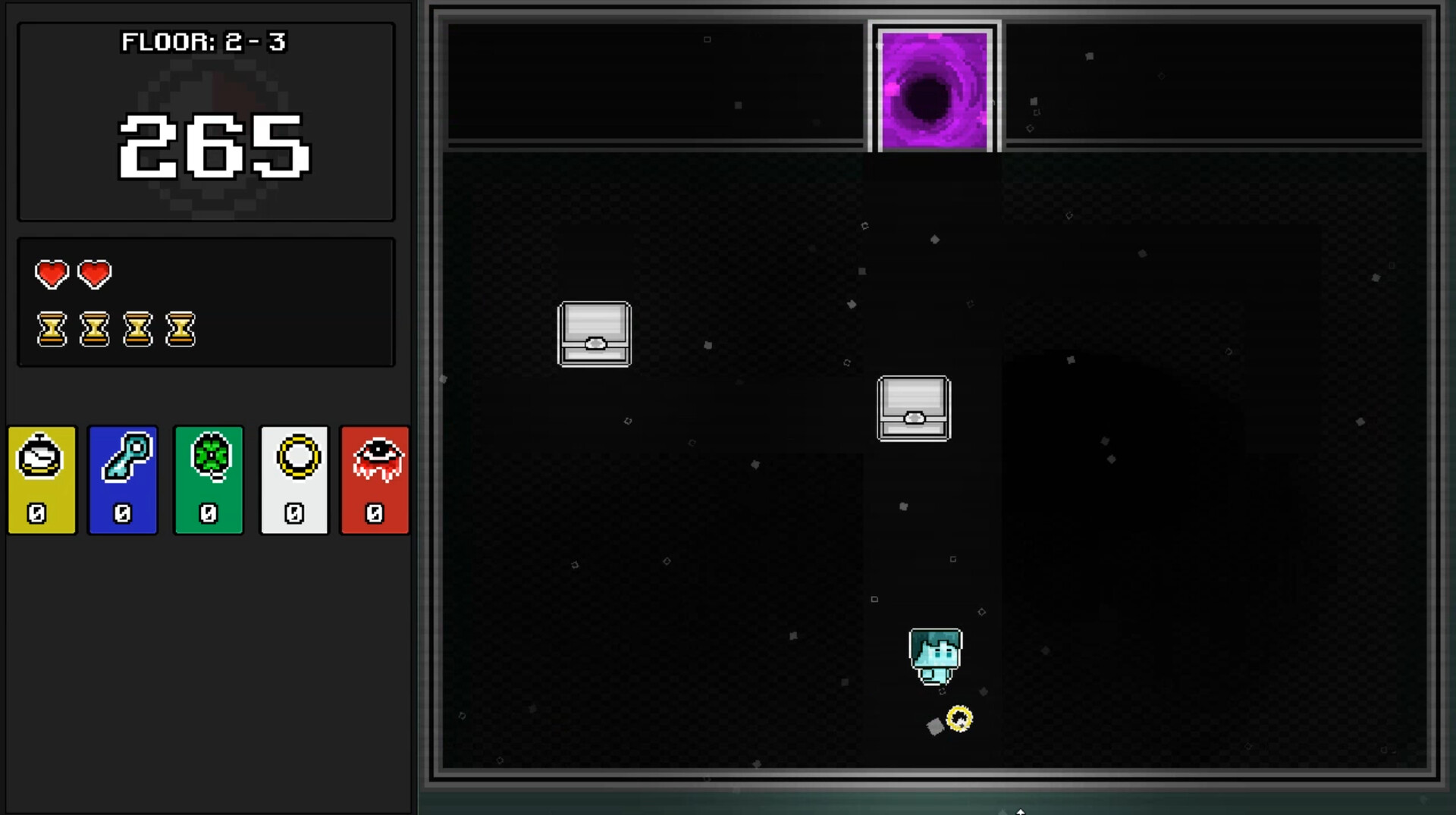1456x815 pixels.
Task: Enter the purple portal at the top
Action: 934,91
